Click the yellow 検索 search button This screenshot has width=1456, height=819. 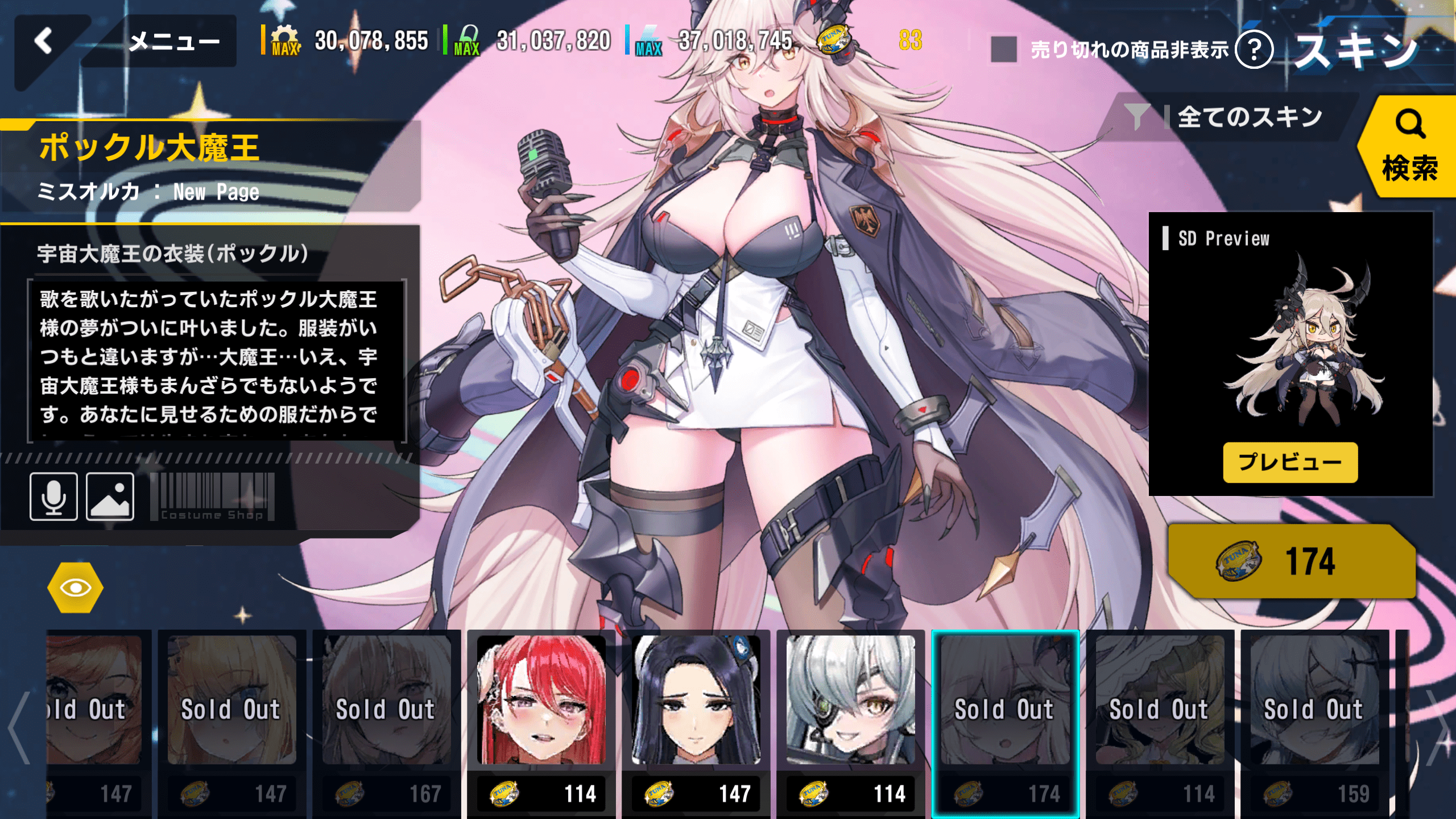coord(1409,147)
